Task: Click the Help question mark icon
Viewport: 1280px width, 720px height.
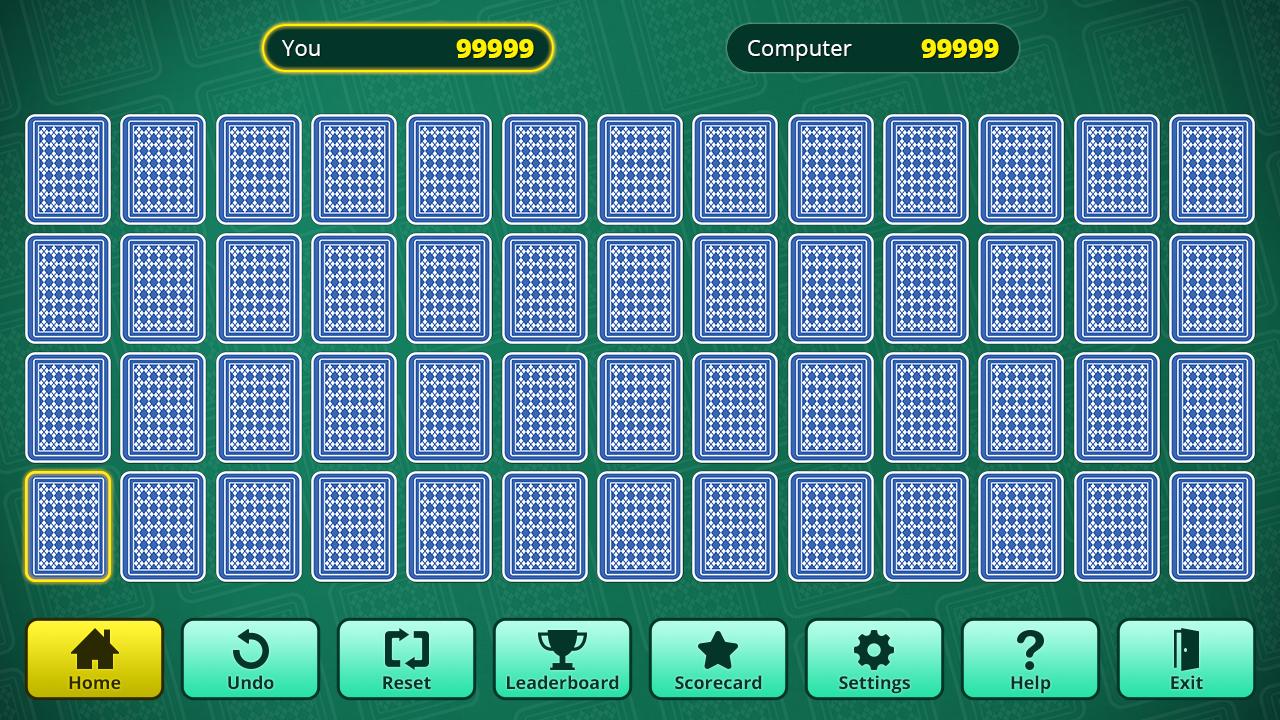Action: coord(1030,648)
